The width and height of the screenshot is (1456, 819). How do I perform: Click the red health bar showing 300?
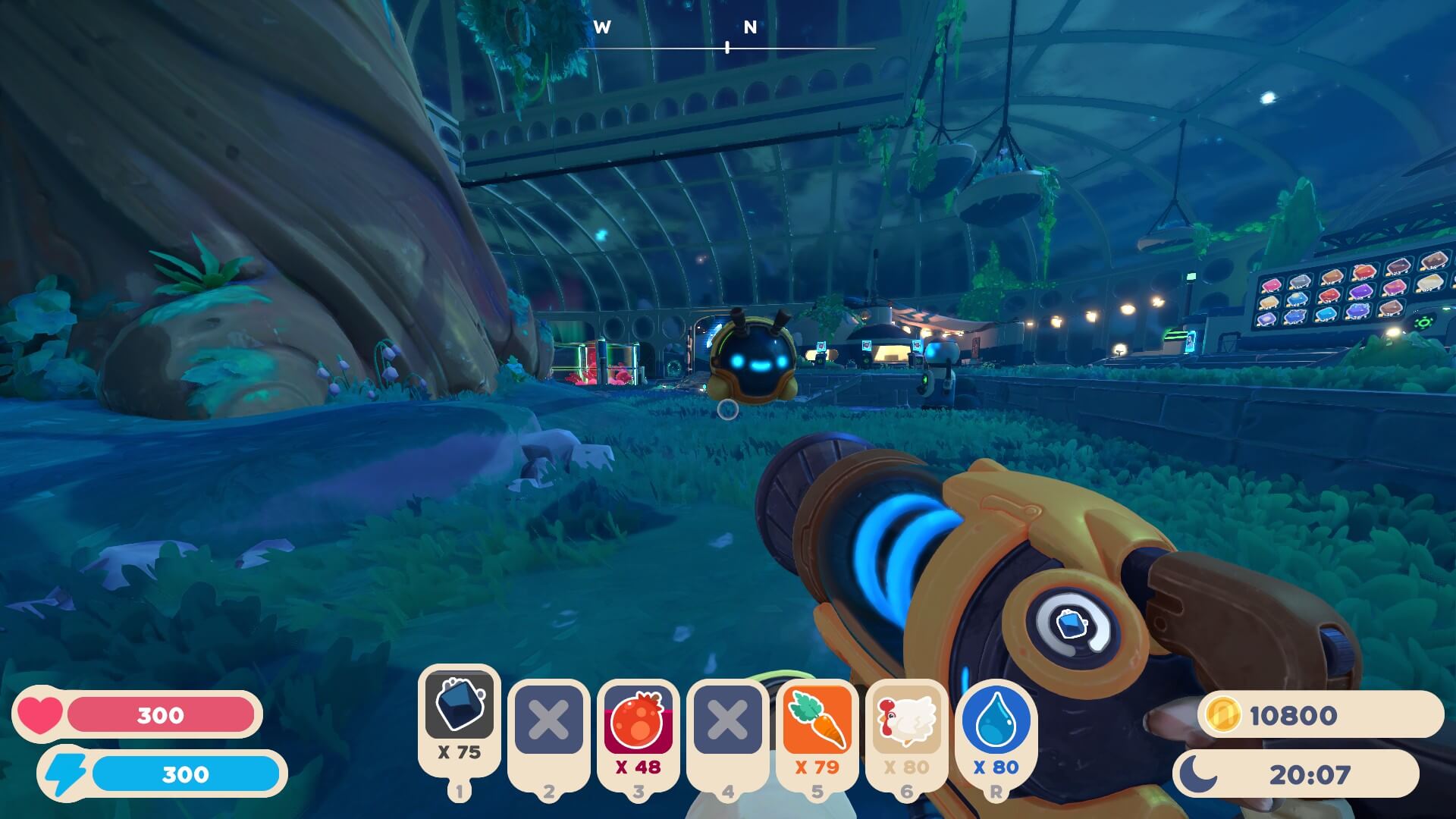click(159, 714)
